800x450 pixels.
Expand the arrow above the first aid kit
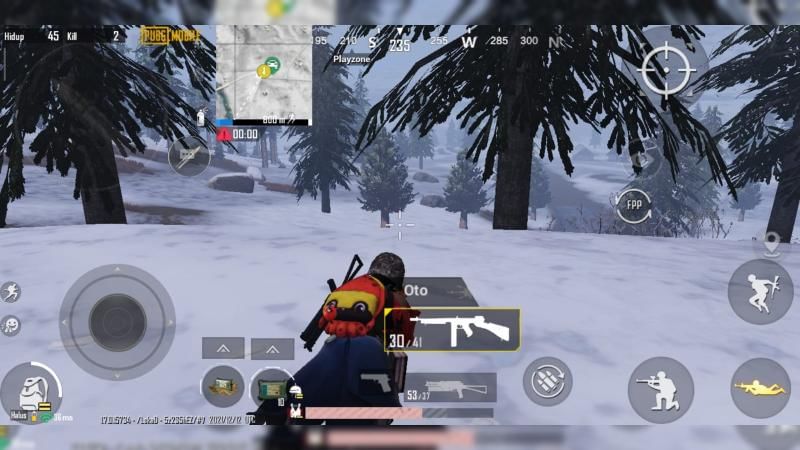(271, 348)
